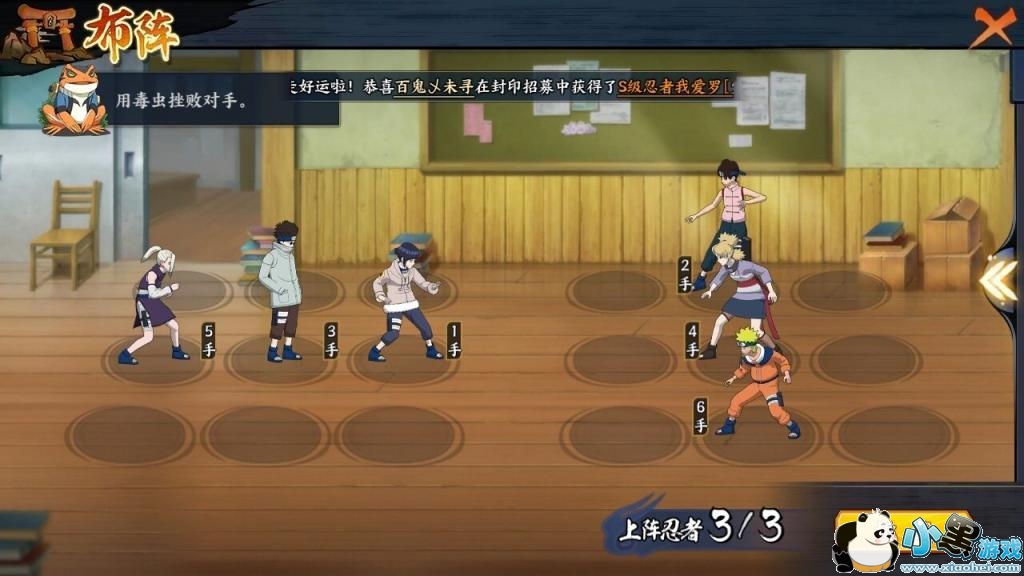The height and width of the screenshot is (576, 1024).
Task: Tap the orange toad hint icon
Action: pyautogui.click(x=75, y=100)
